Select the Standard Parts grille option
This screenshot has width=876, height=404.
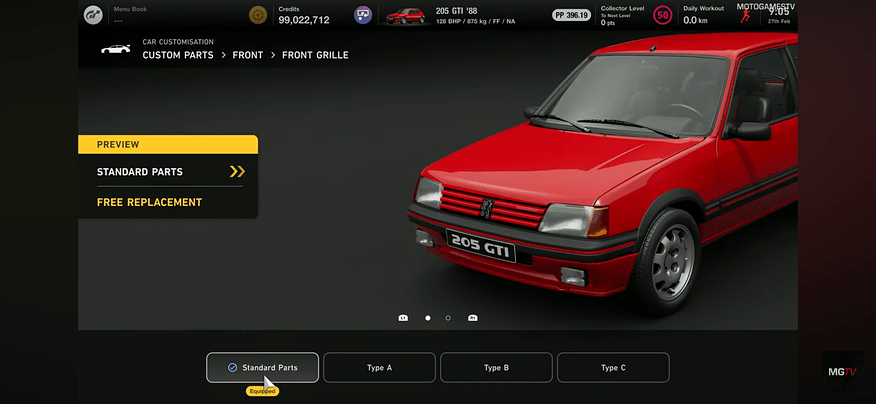coord(262,368)
